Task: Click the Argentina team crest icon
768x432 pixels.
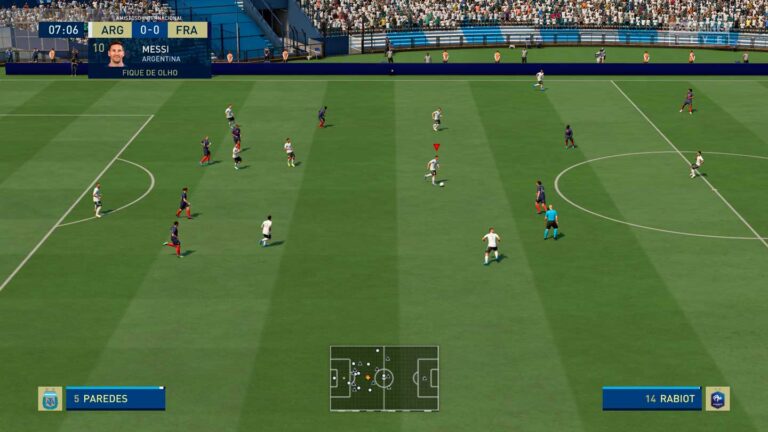Action: point(50,398)
